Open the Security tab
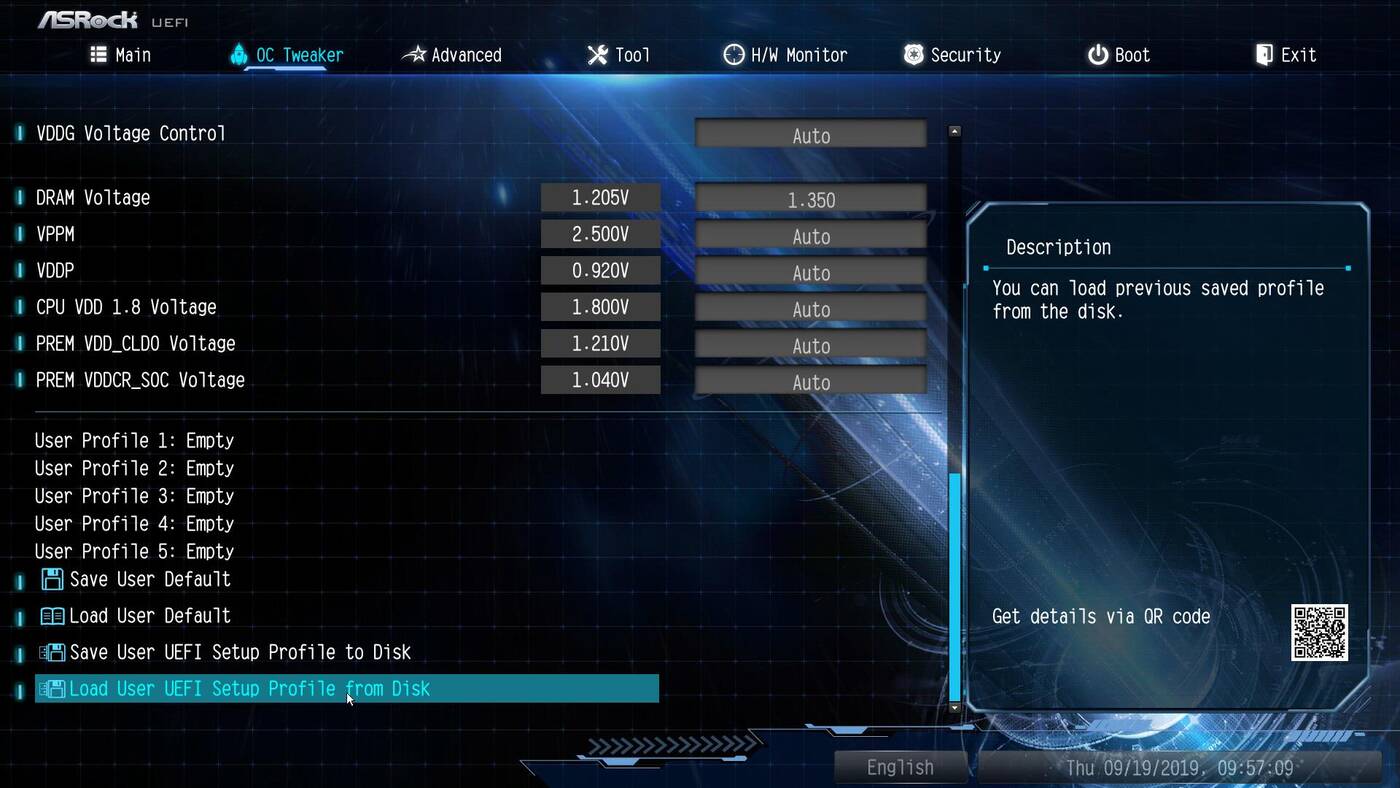The image size is (1400, 788). coord(952,55)
